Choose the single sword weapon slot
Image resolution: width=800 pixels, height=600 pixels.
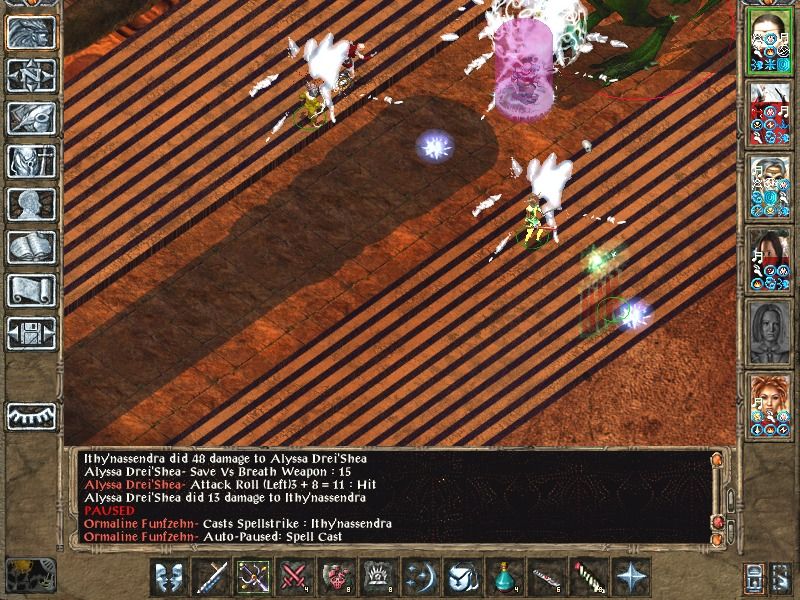(212, 577)
